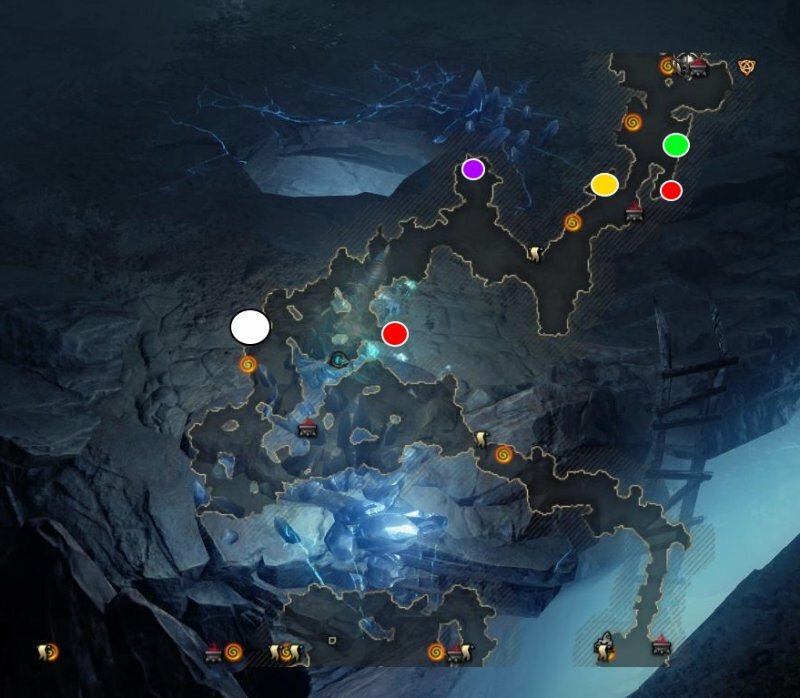Click the purple circle map marker

click(x=474, y=169)
